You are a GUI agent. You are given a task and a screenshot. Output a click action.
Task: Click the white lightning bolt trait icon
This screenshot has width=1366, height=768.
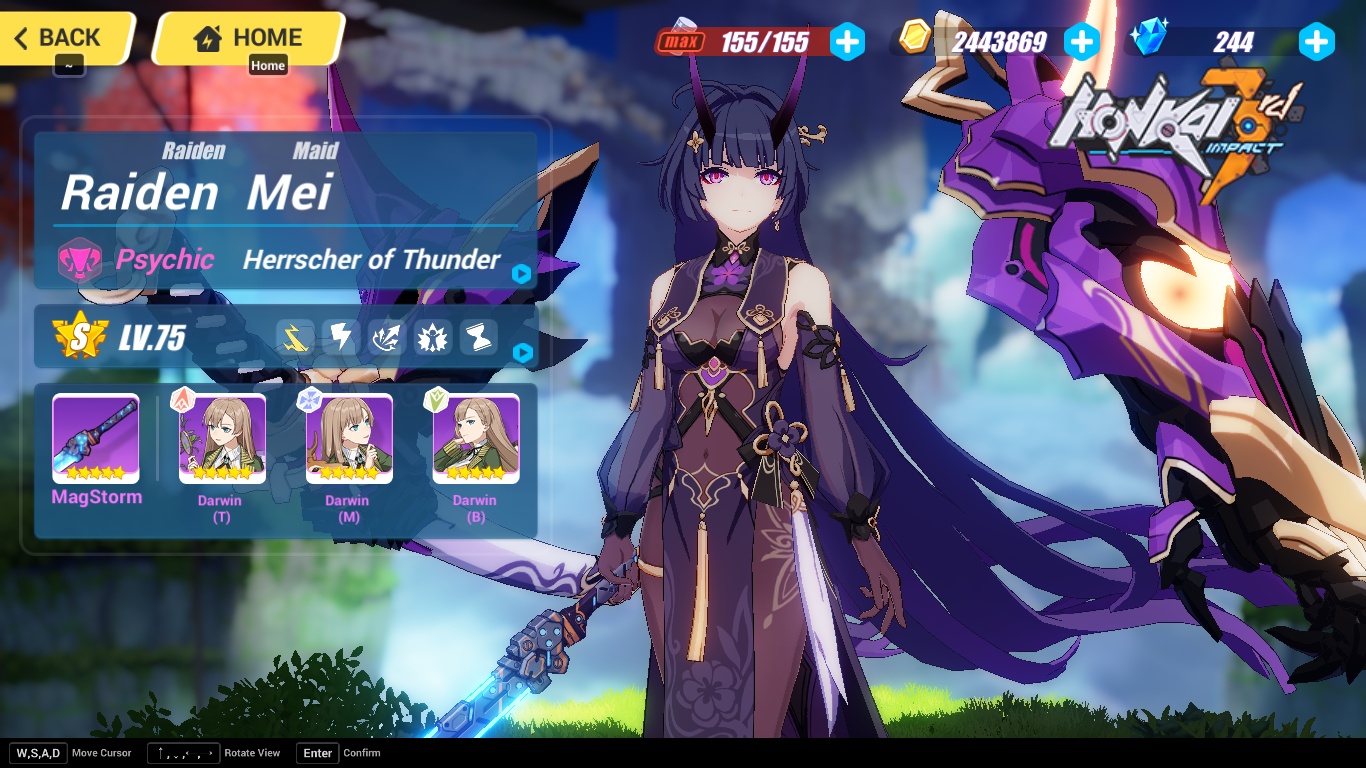(x=341, y=337)
